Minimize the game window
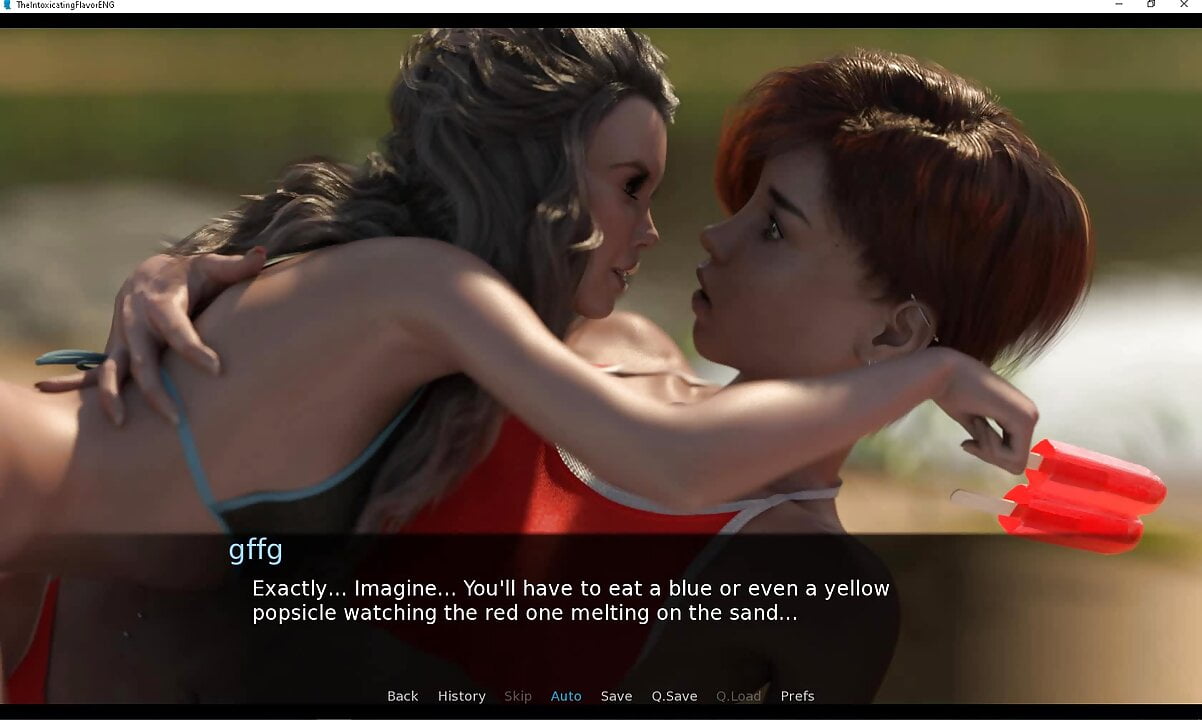This screenshot has width=1202, height=720. pyautogui.click(x=1119, y=5)
